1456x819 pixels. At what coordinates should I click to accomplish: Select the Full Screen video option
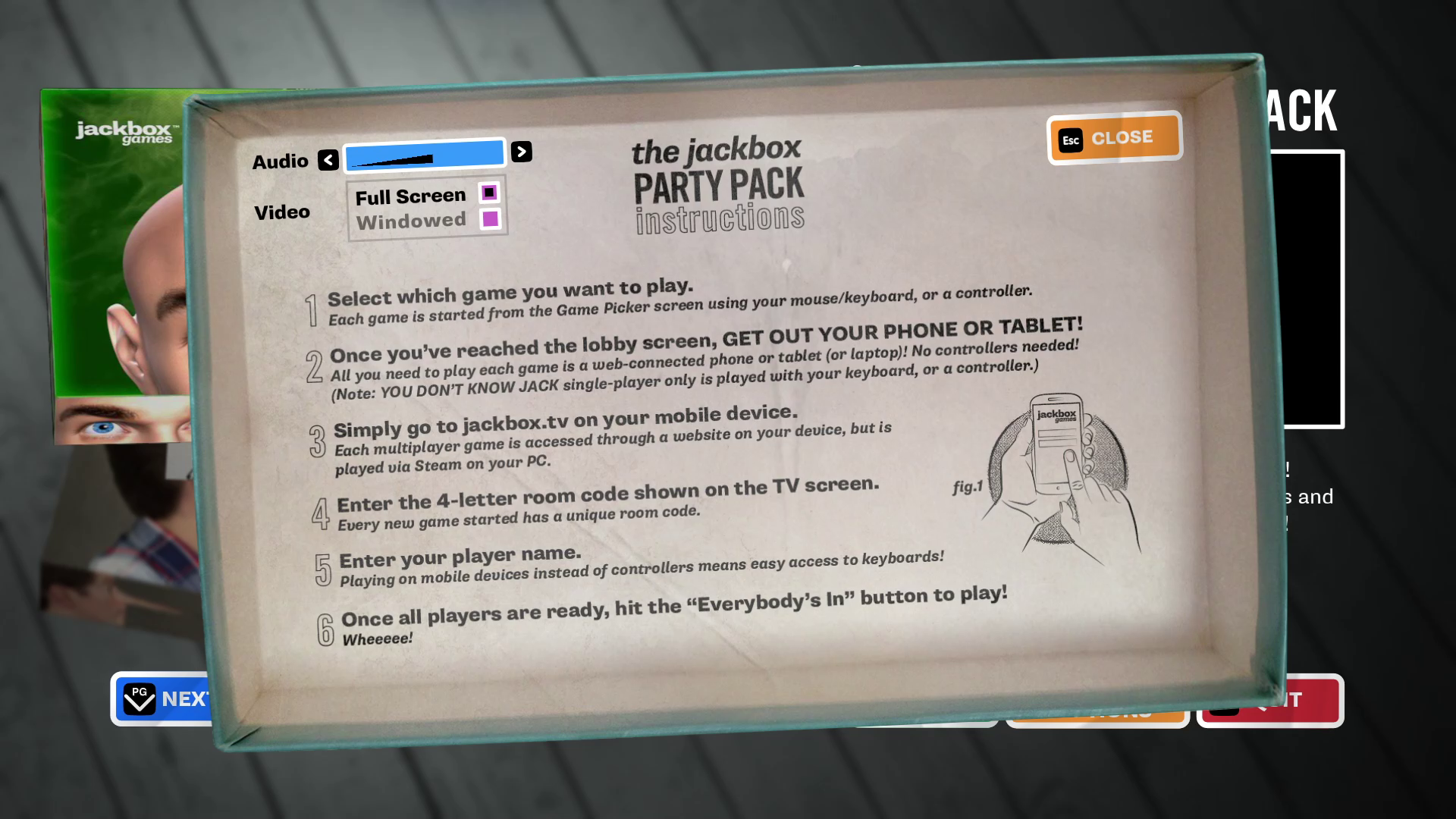pyautogui.click(x=489, y=193)
